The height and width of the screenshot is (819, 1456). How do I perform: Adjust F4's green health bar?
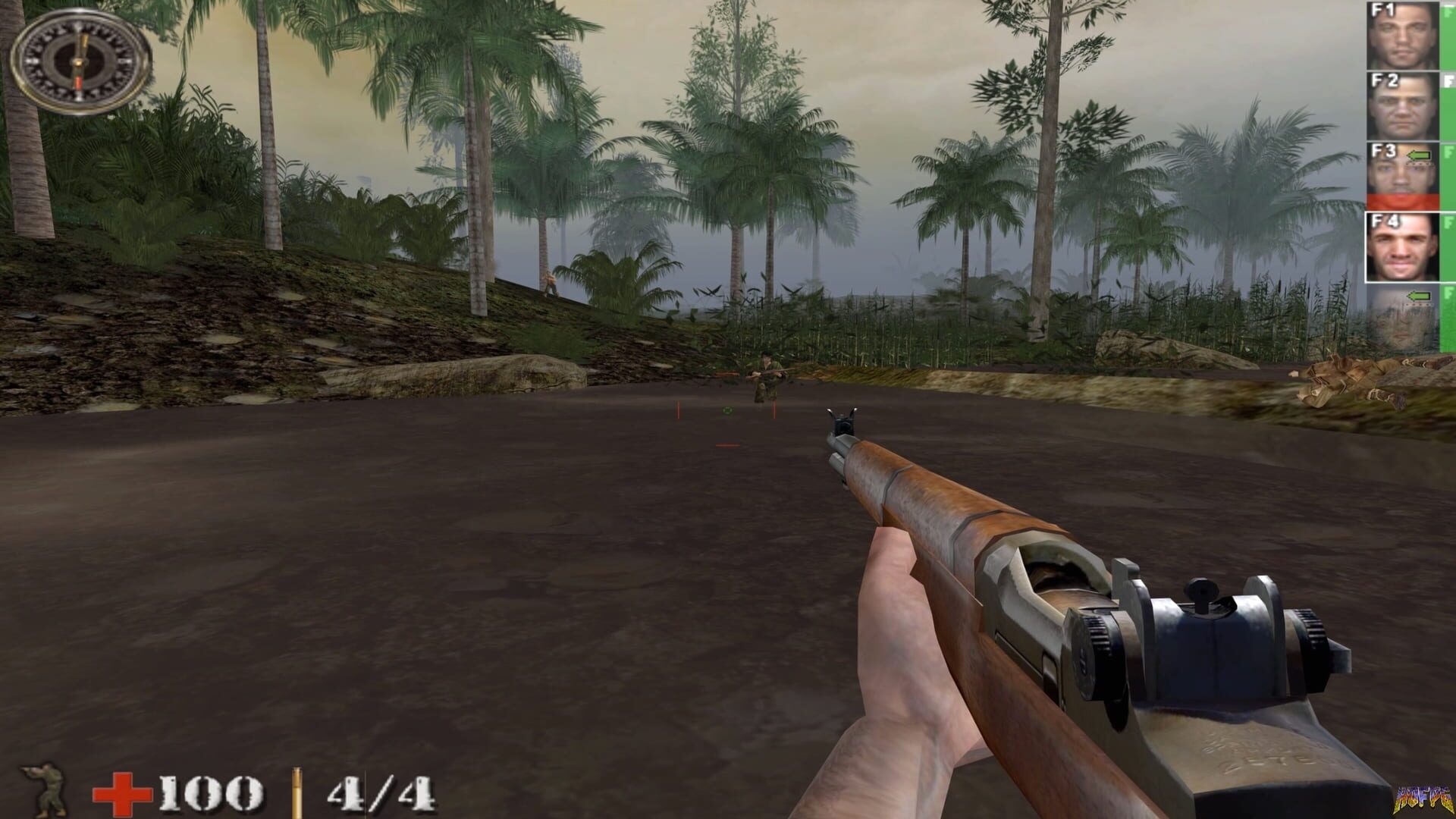(1447, 246)
